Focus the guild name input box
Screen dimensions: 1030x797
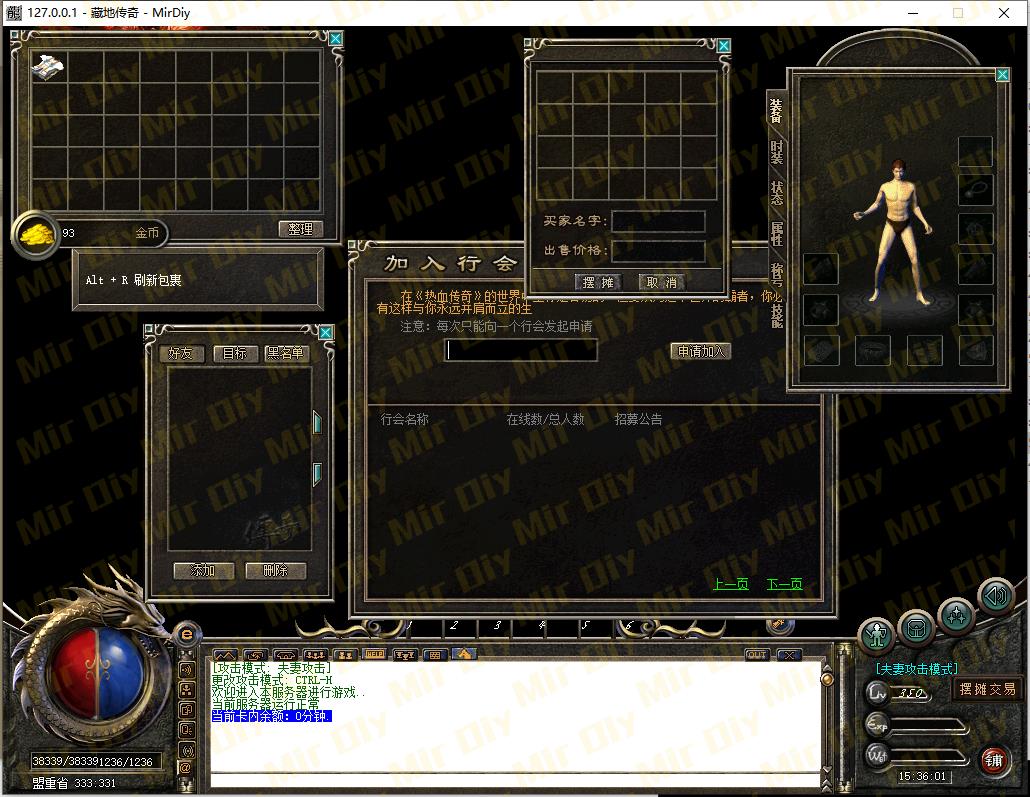(x=521, y=350)
